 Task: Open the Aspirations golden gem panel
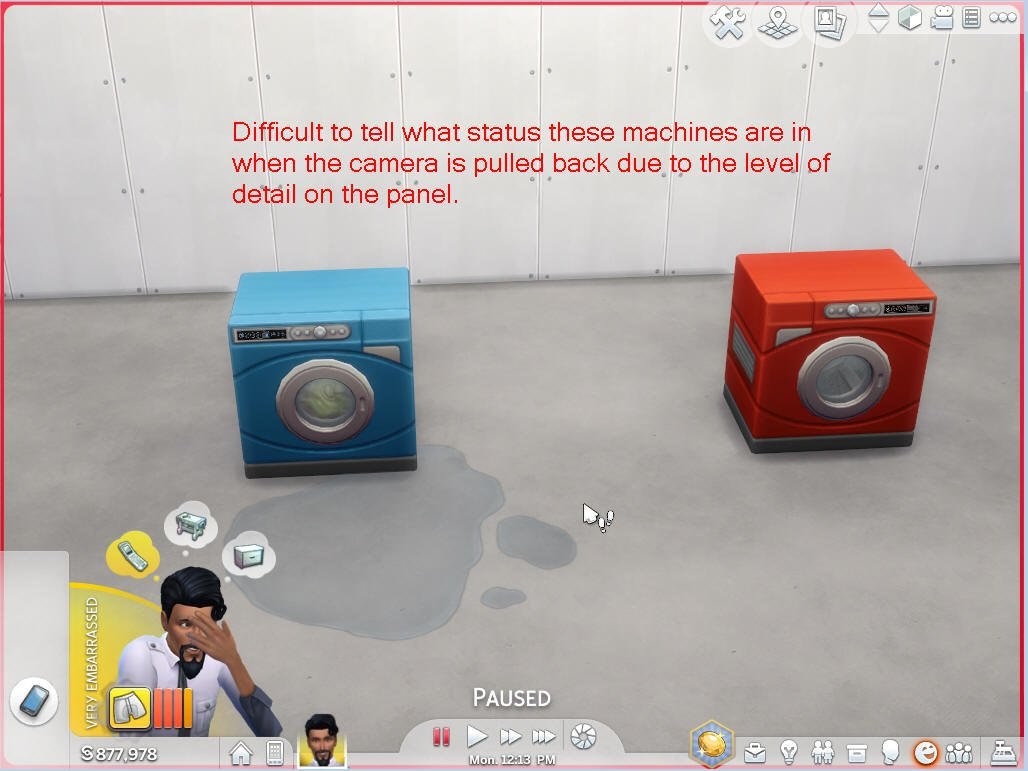click(x=712, y=745)
